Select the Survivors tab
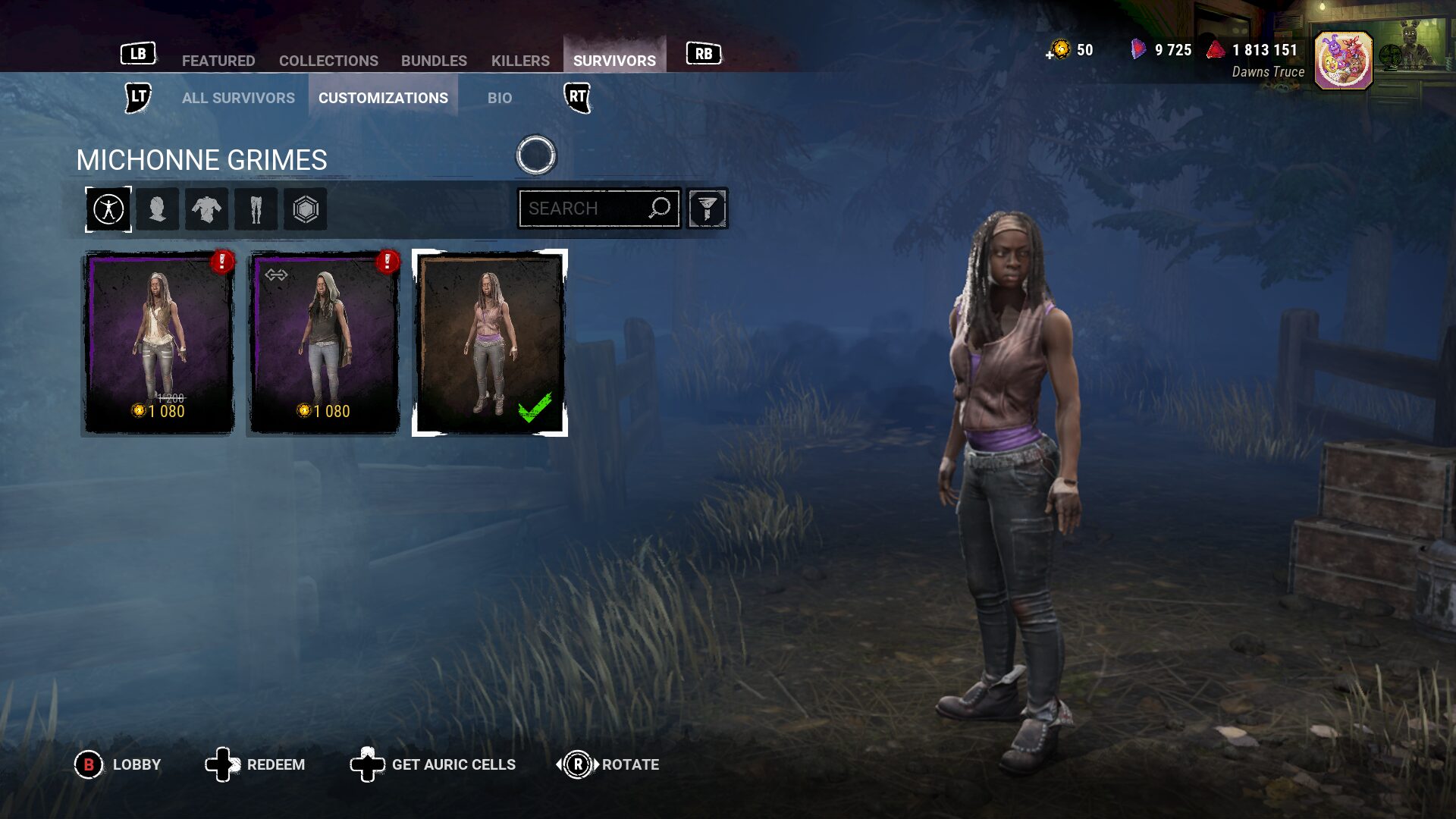Image resolution: width=1456 pixels, height=819 pixels. (614, 61)
